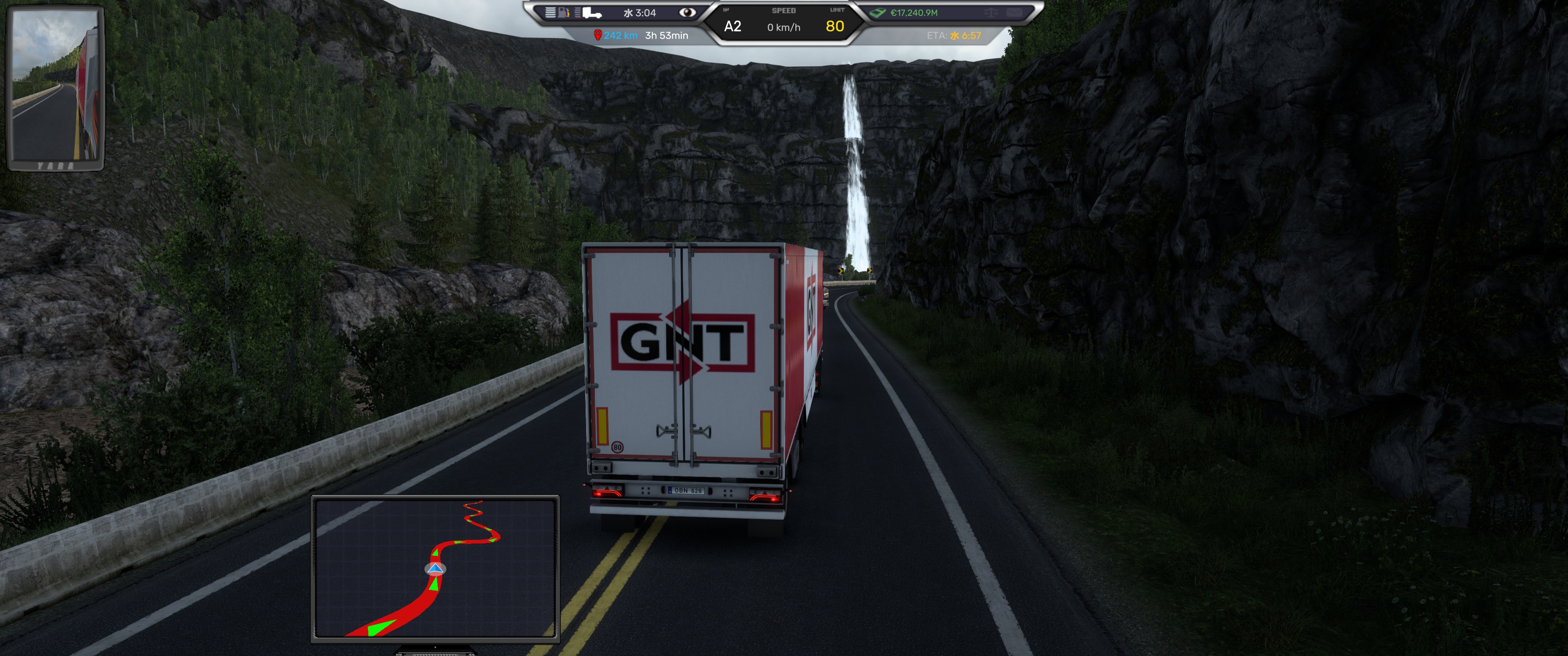Screen dimensions: 1568x656
Task: Select the virtual side mirror panel
Action: 56,87
